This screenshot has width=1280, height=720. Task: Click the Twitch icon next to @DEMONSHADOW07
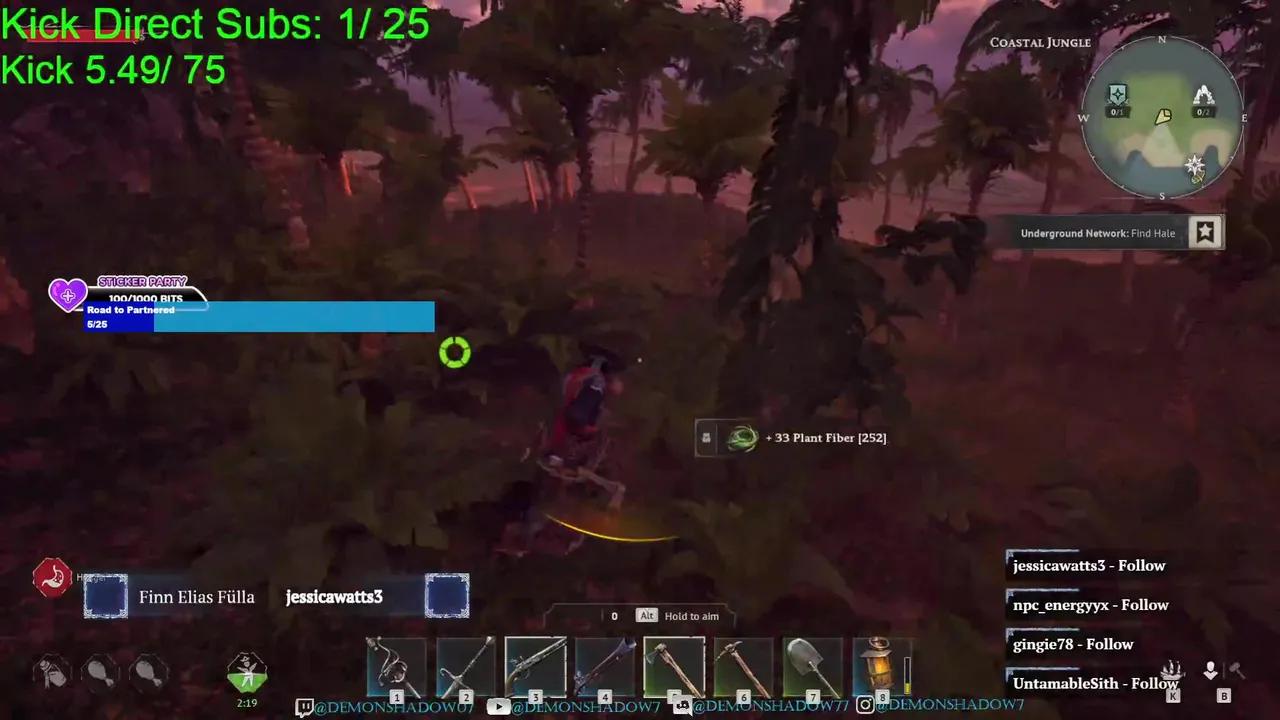305,705
